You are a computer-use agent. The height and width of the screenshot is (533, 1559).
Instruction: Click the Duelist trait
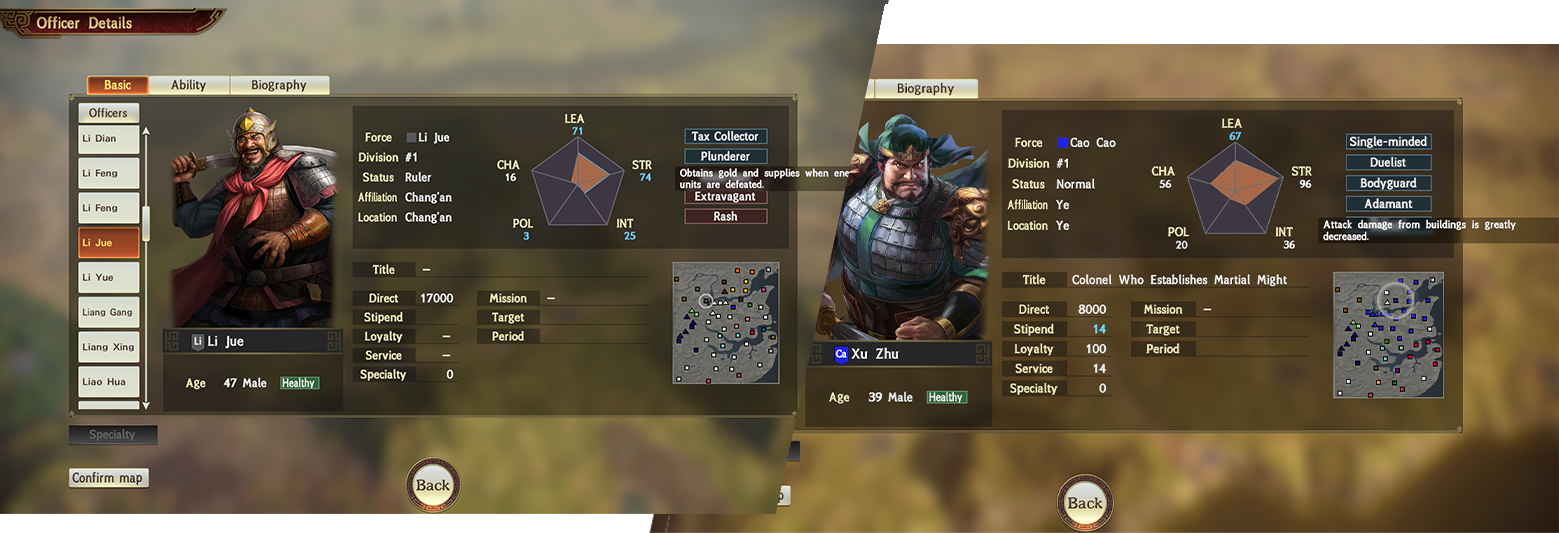tap(1388, 162)
